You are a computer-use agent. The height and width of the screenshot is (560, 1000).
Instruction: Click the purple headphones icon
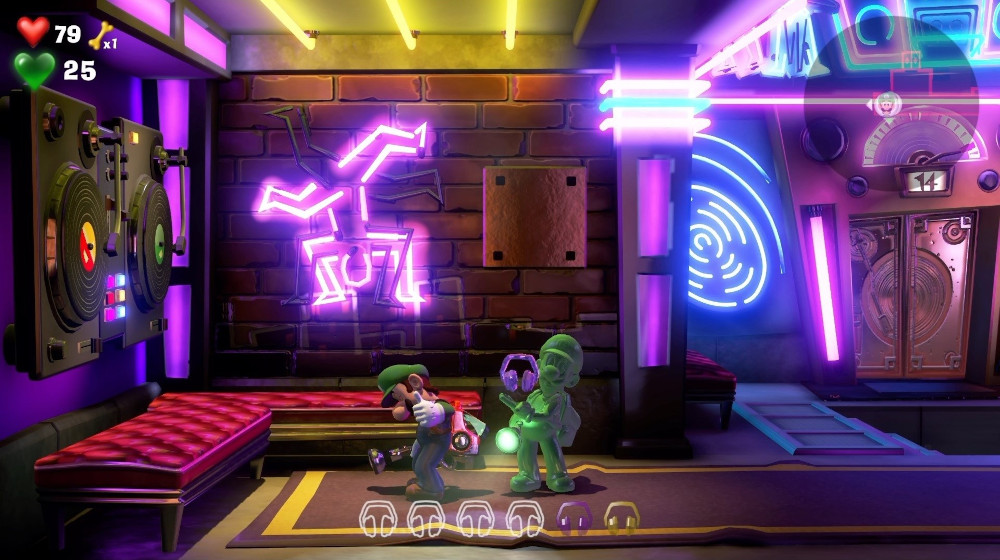click(x=574, y=517)
